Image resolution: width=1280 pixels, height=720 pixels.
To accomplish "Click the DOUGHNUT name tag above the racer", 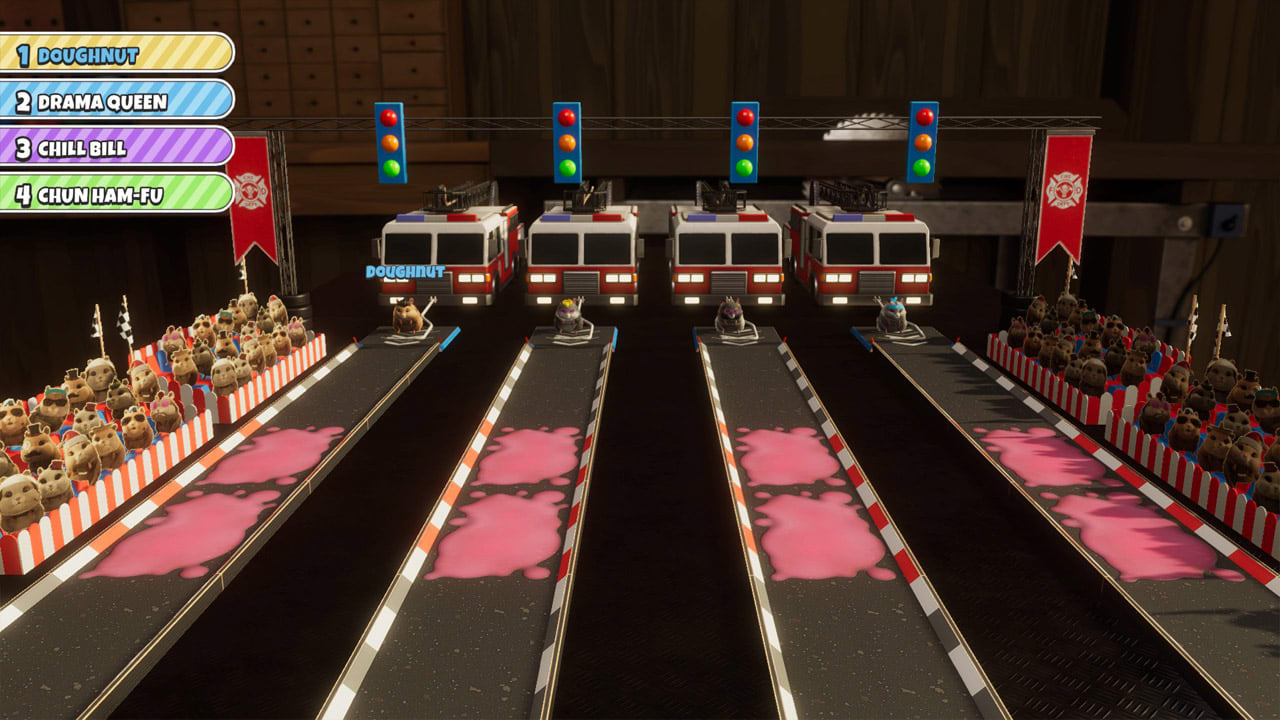I will coord(404,270).
